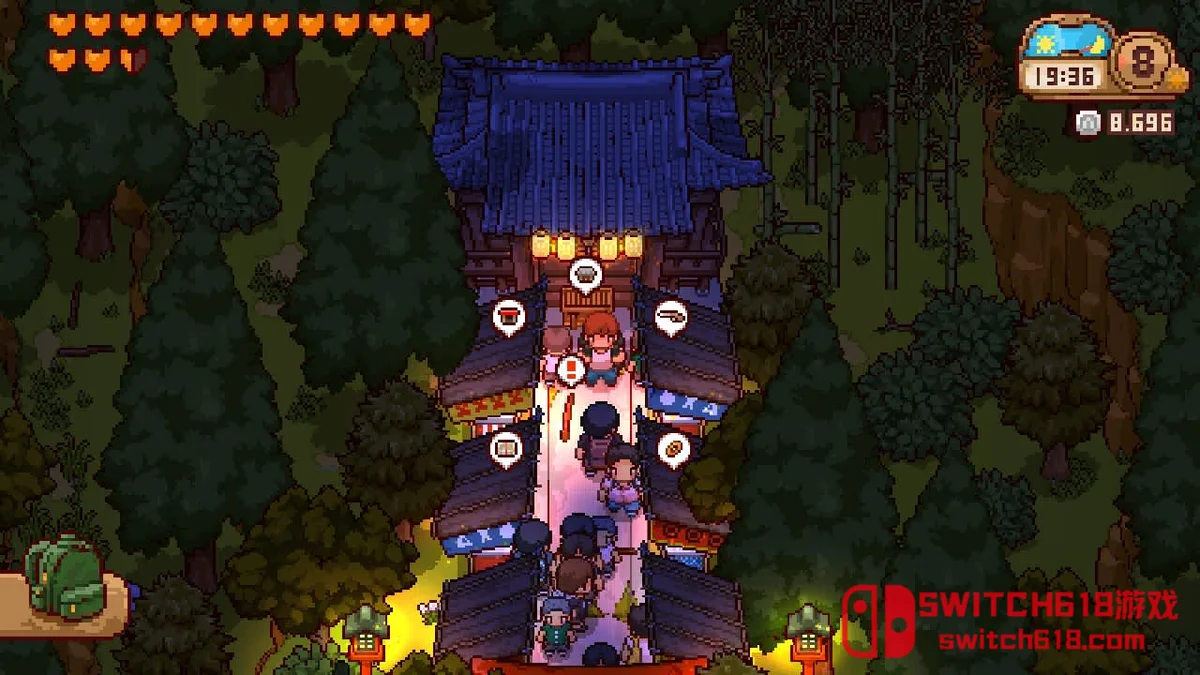Open the green backpack inventory

pos(65,577)
